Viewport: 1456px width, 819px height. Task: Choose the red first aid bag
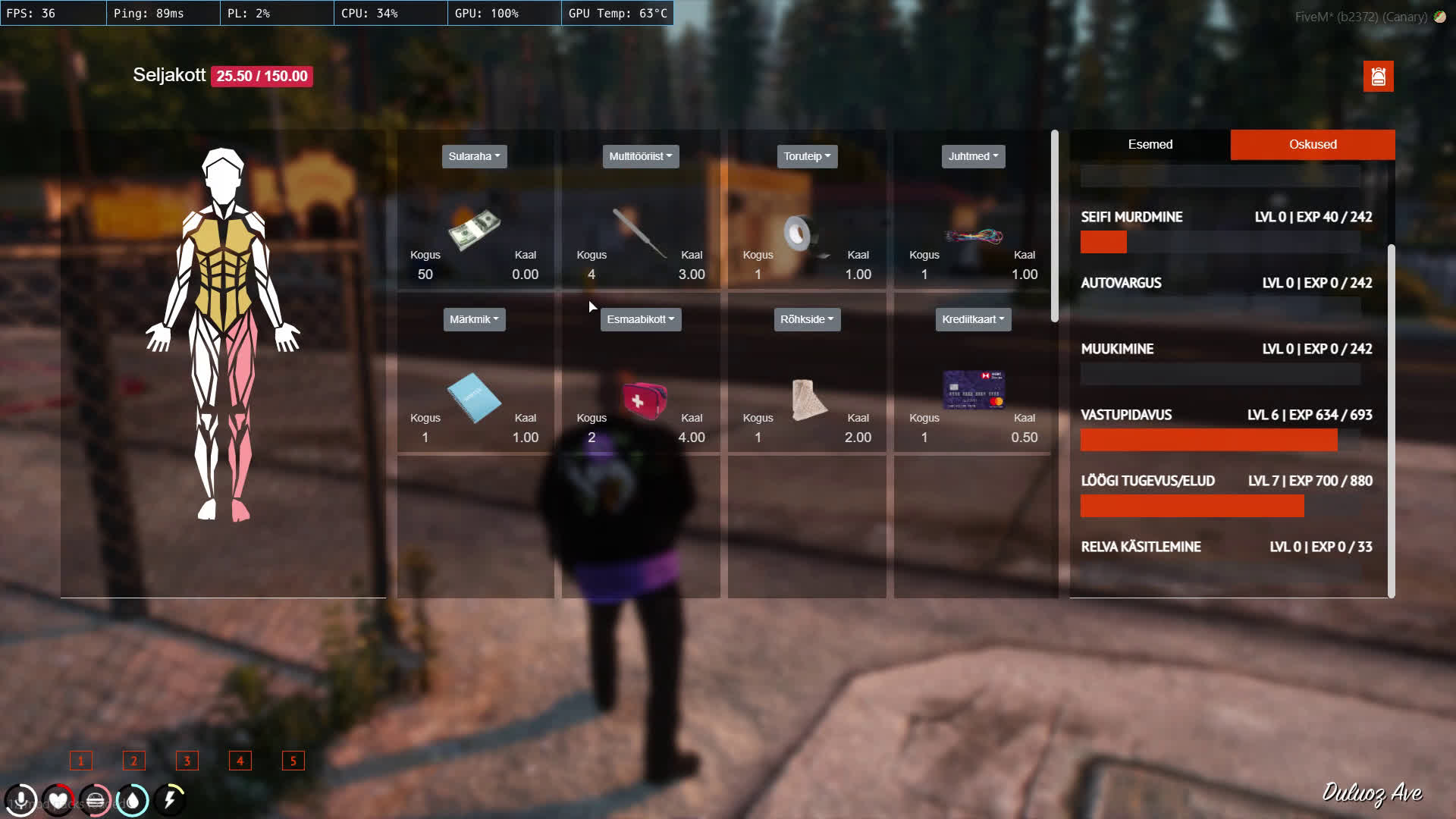pyautogui.click(x=644, y=400)
